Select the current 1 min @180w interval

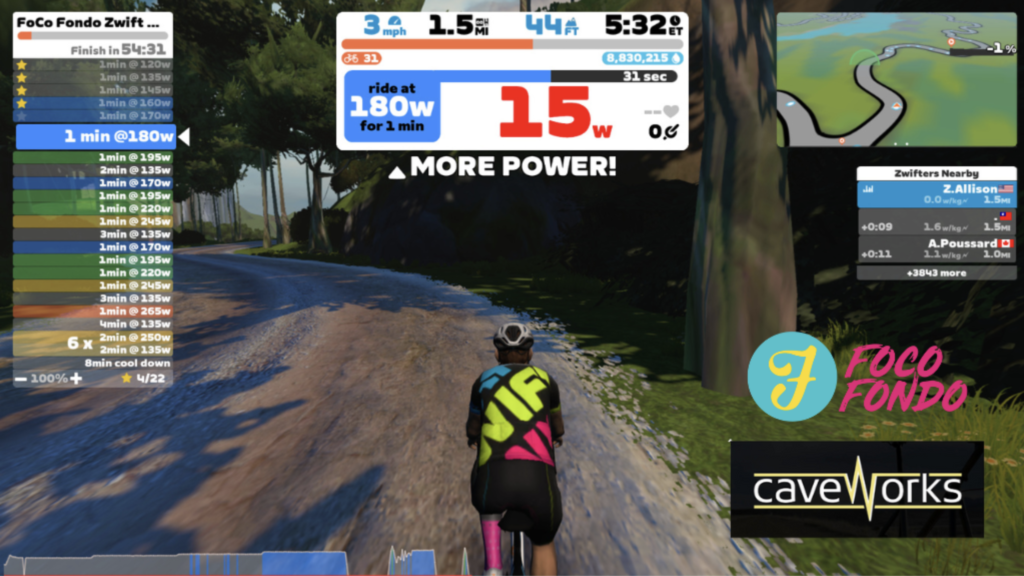[95, 137]
